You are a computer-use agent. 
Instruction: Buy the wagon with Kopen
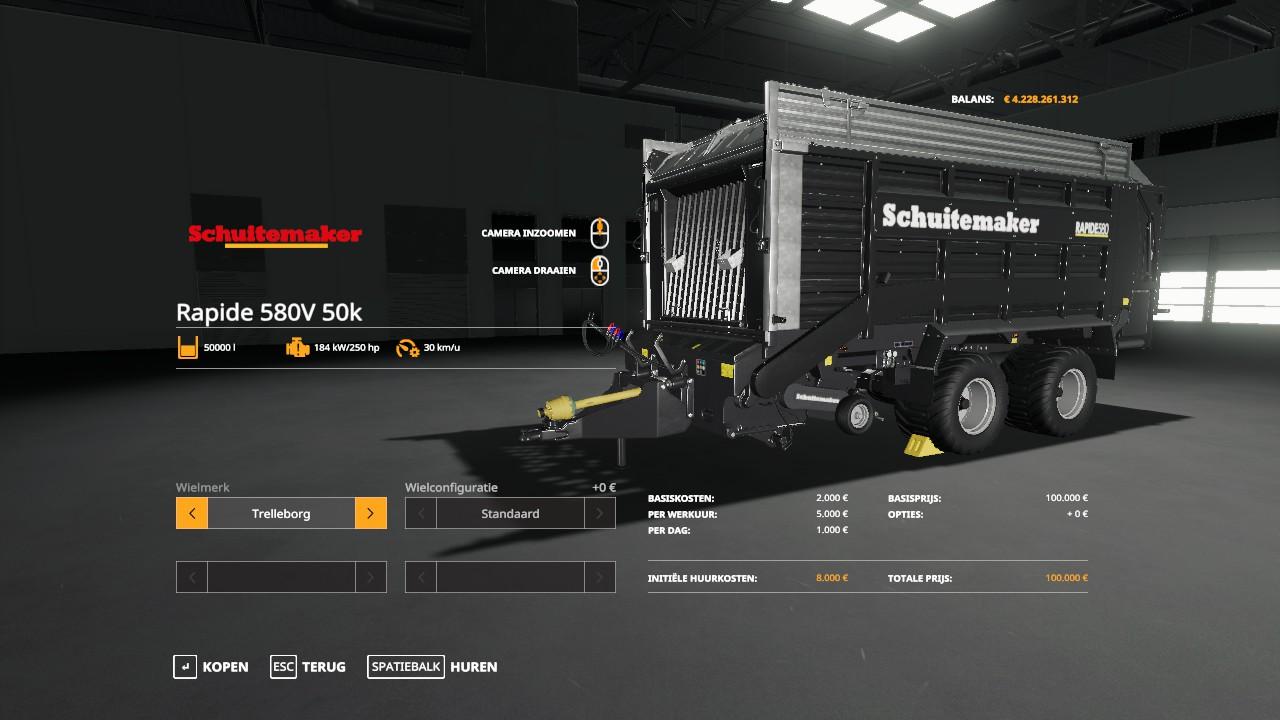[211, 667]
